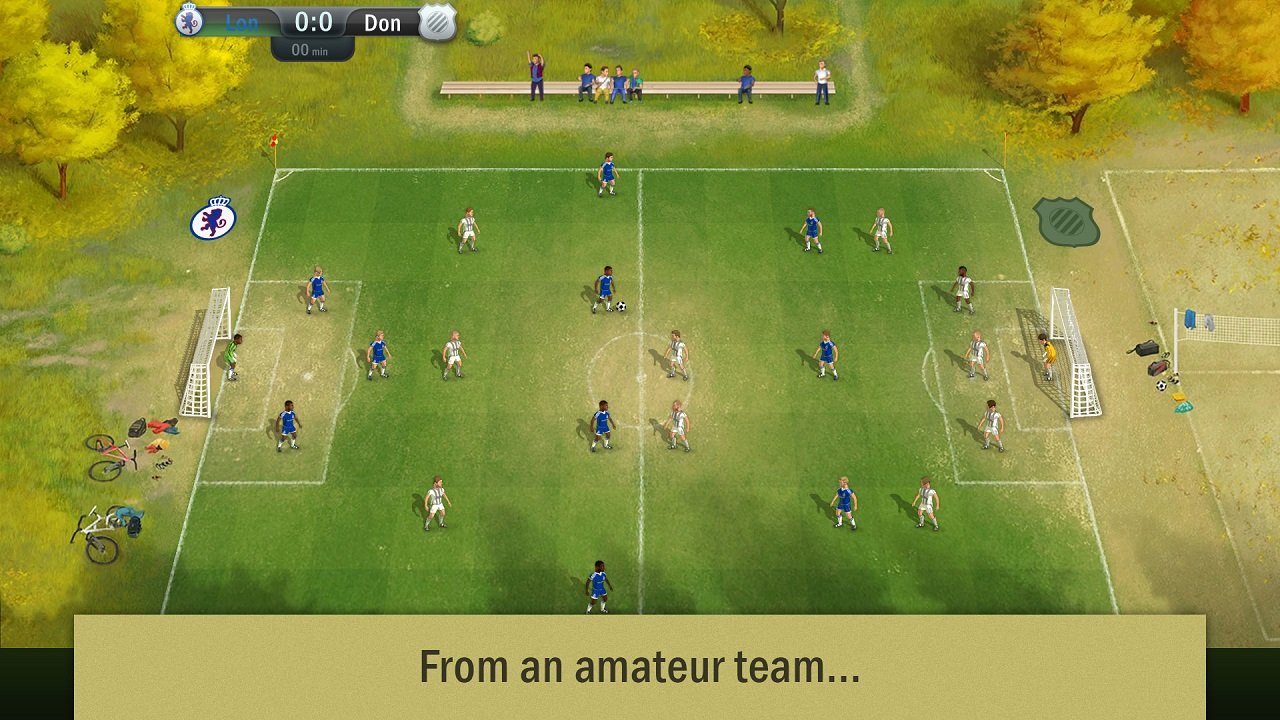Click the 00 min match timer
Image resolution: width=1280 pixels, height=720 pixels.
click(x=312, y=48)
